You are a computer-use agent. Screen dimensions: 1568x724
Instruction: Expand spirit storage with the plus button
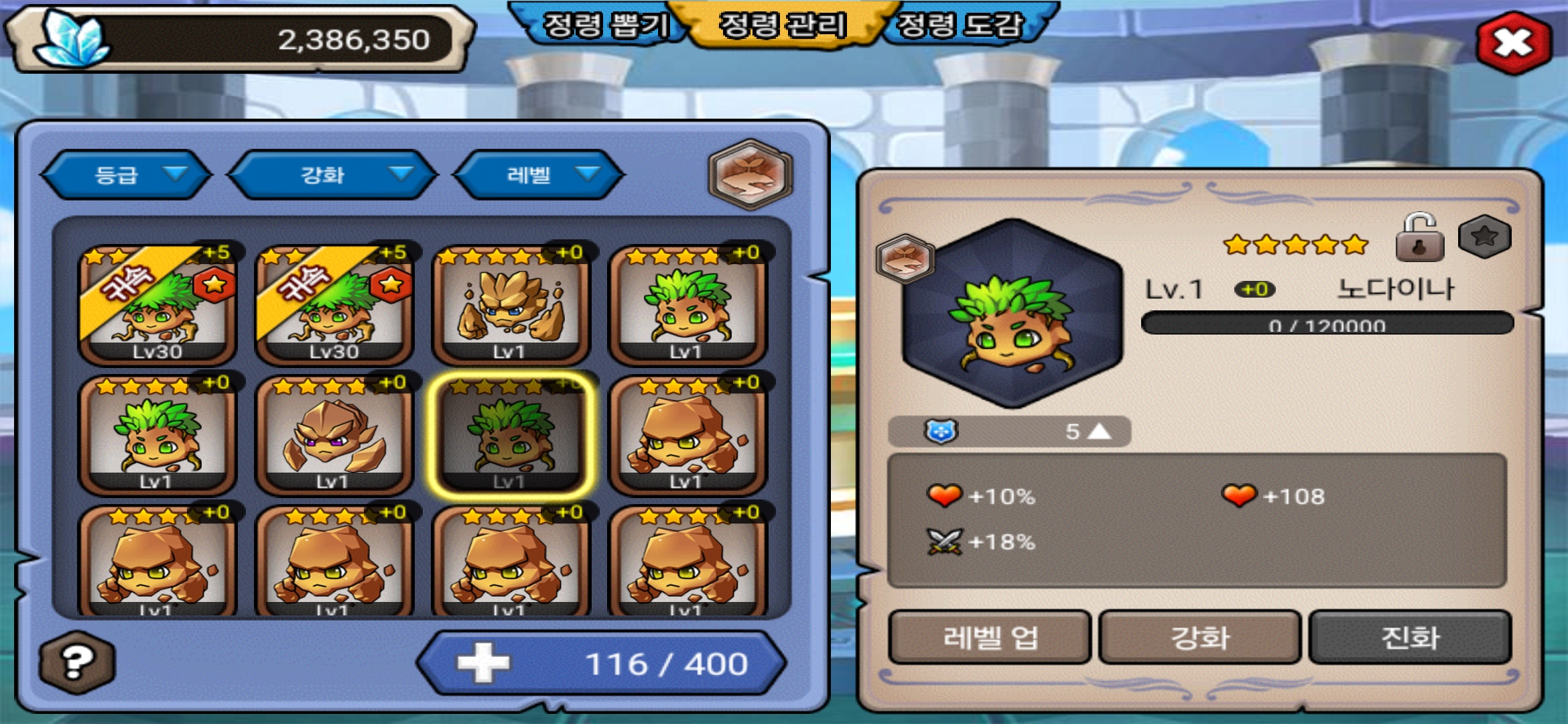tap(482, 664)
